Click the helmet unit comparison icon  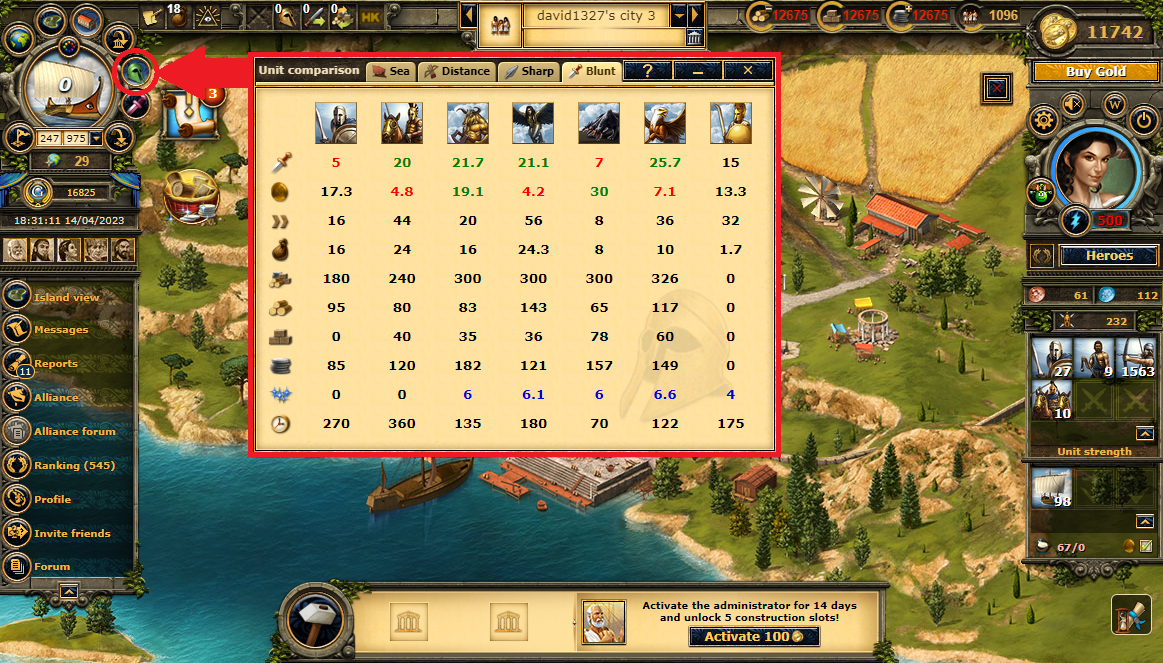136,71
